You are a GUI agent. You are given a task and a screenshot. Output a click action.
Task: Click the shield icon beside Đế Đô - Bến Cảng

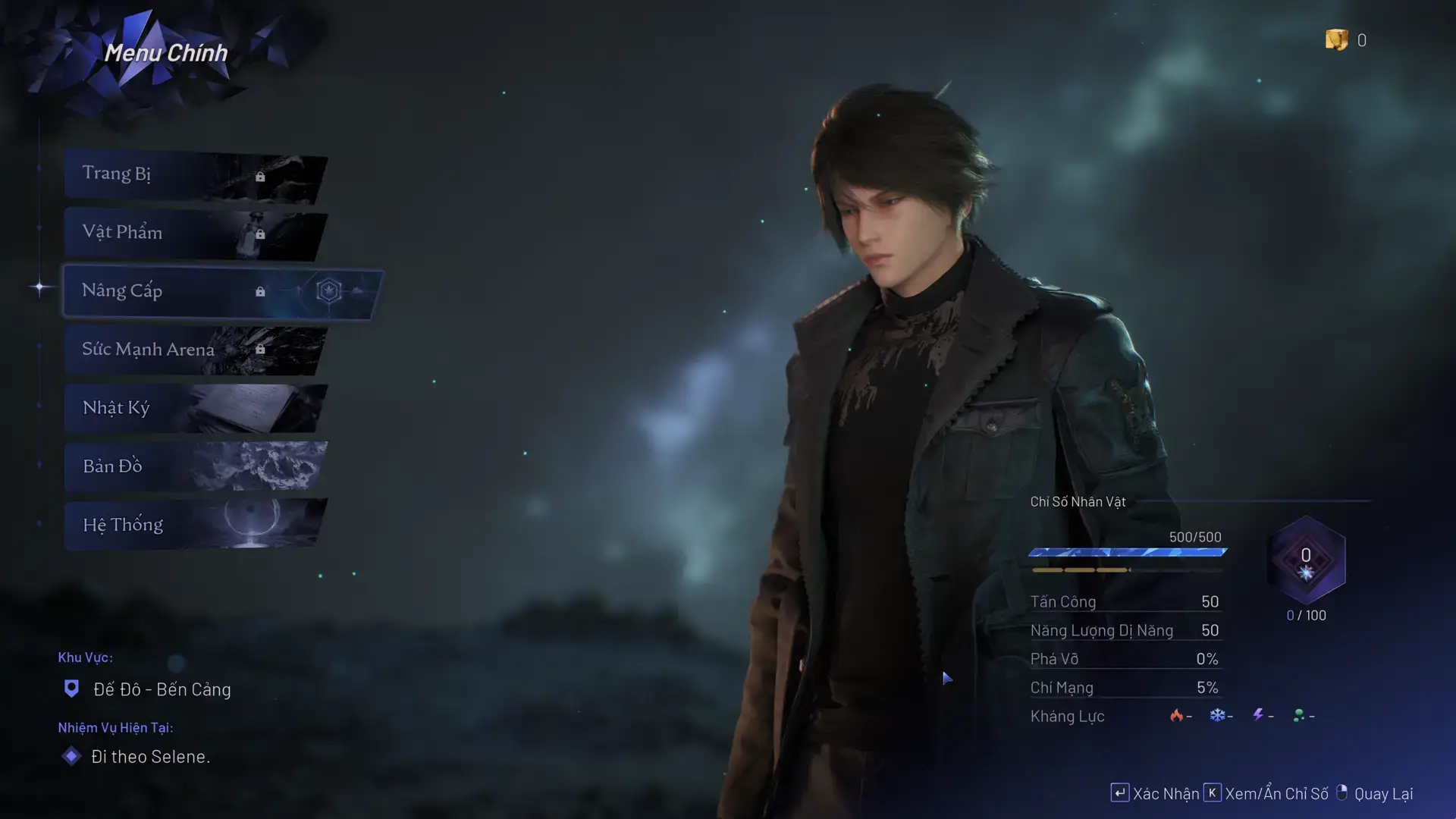(x=72, y=689)
